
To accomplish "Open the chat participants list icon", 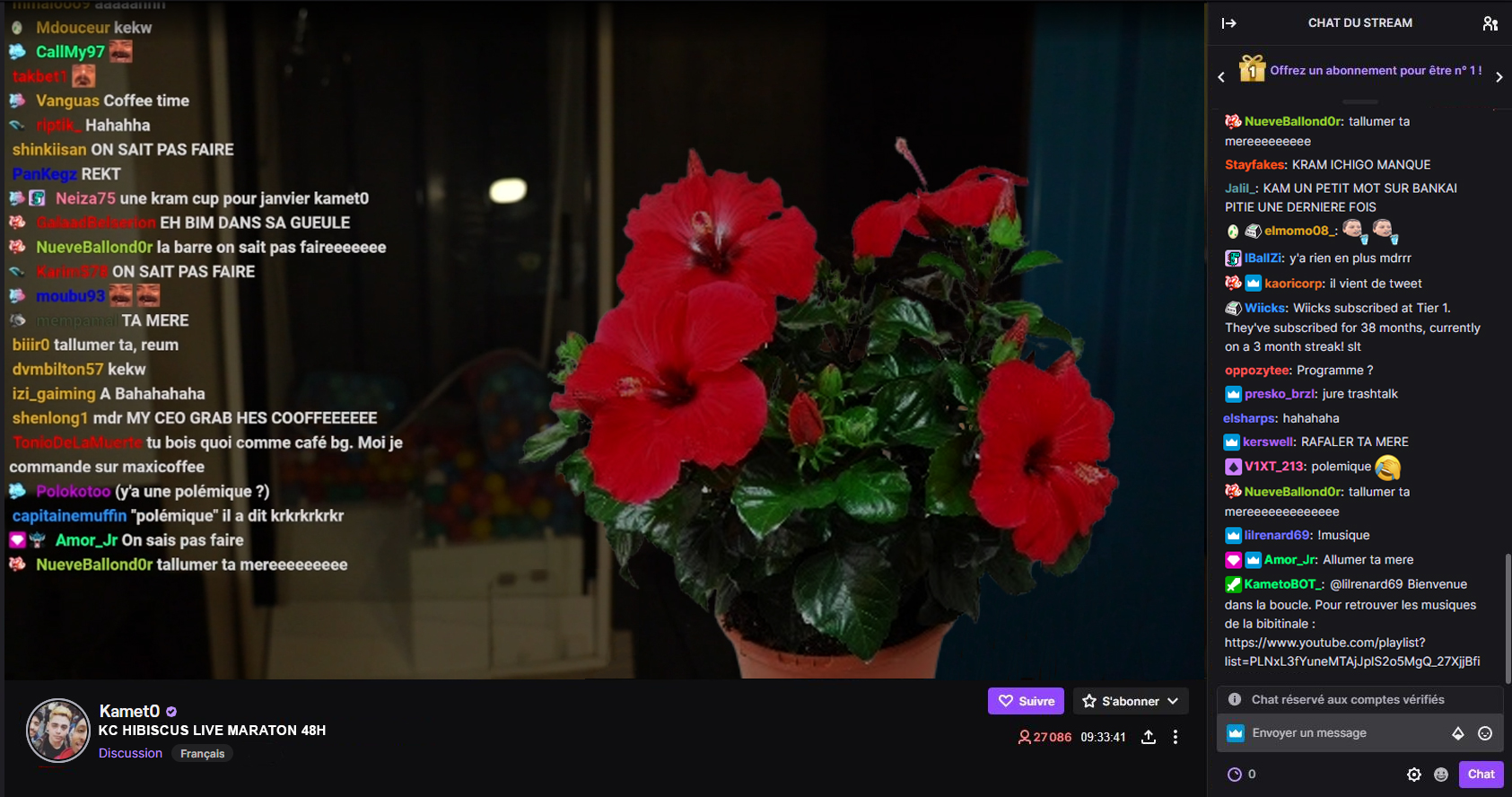I will click(x=1490, y=23).
